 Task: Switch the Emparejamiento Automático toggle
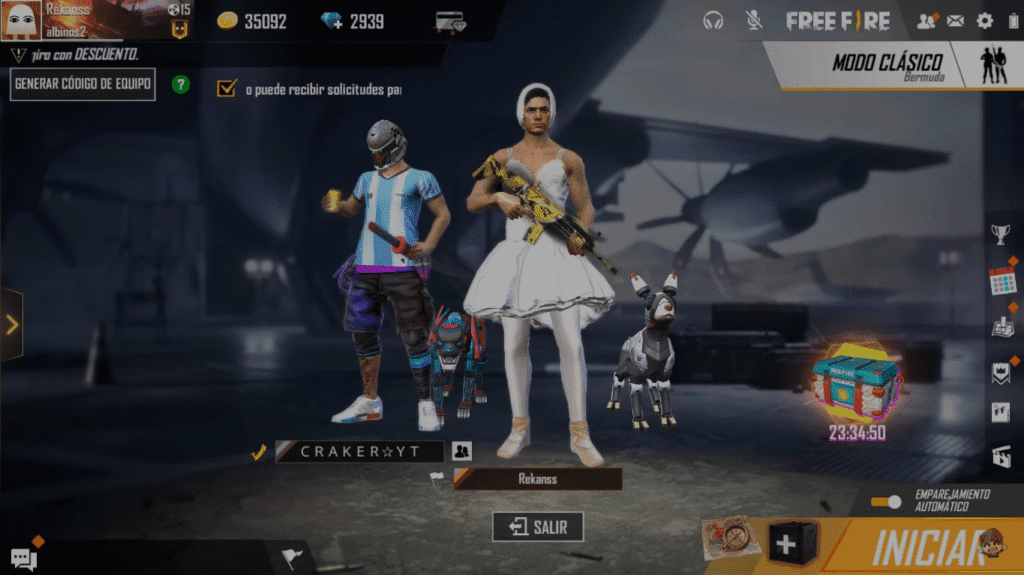[885, 501]
